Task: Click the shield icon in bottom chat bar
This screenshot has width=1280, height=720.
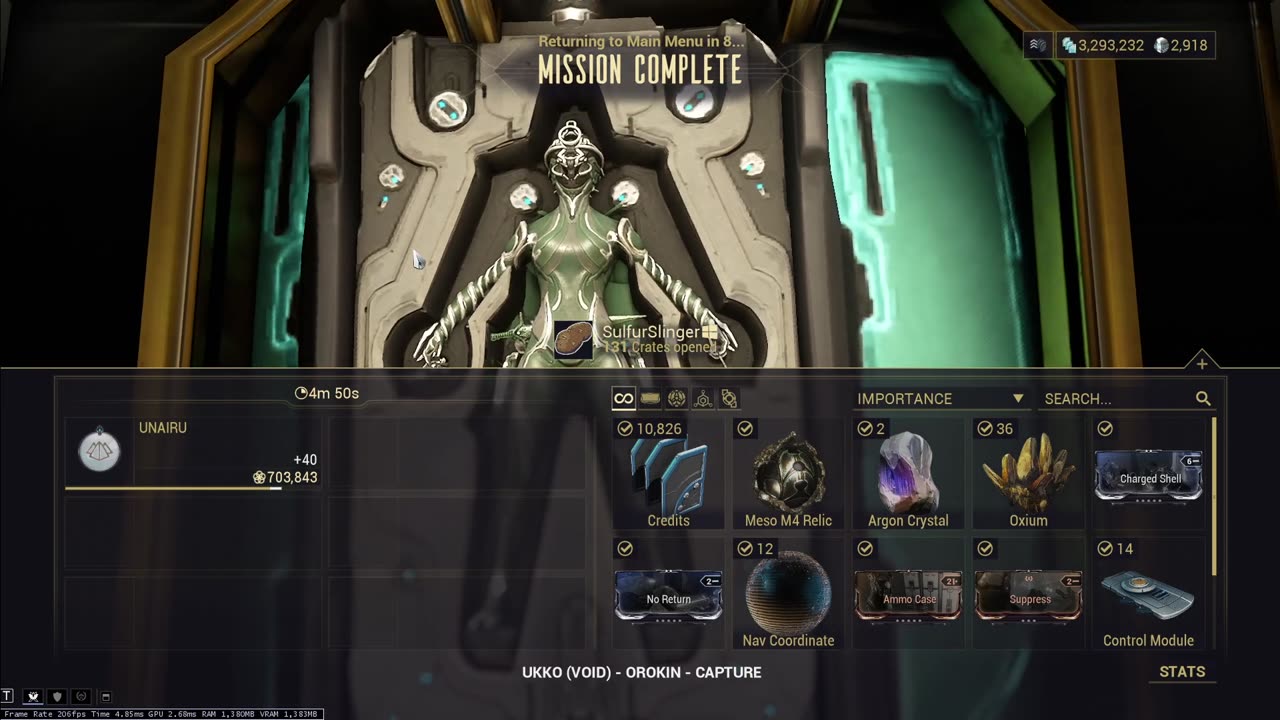Action: [57, 696]
